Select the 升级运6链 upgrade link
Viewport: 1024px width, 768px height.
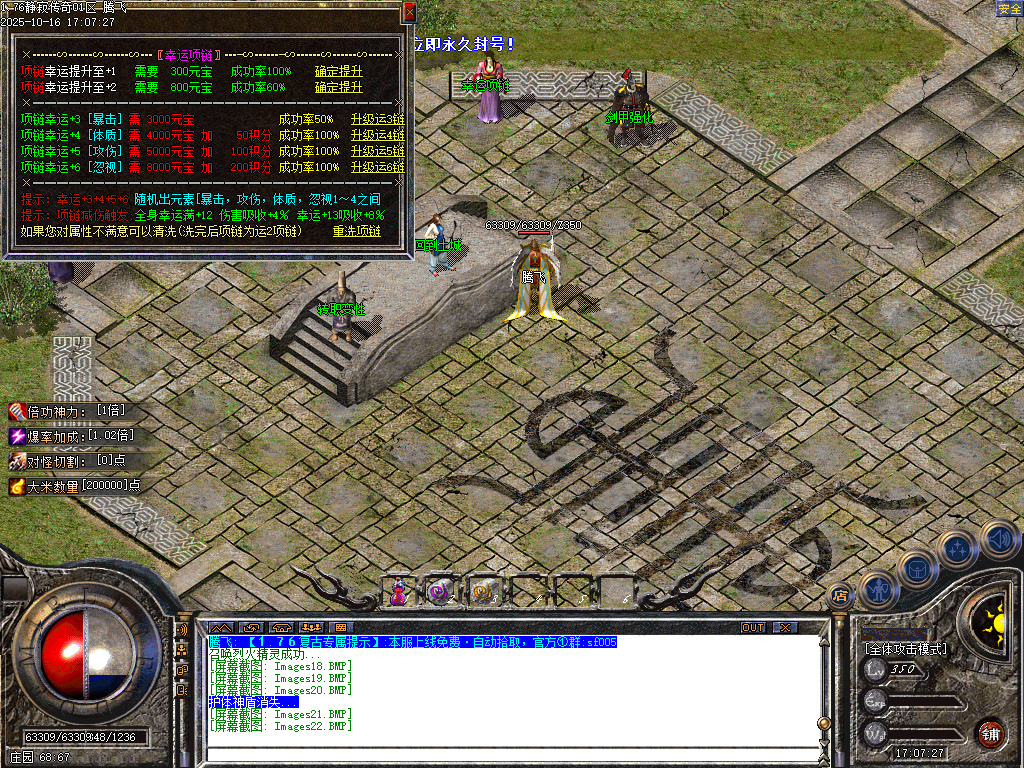pos(377,168)
